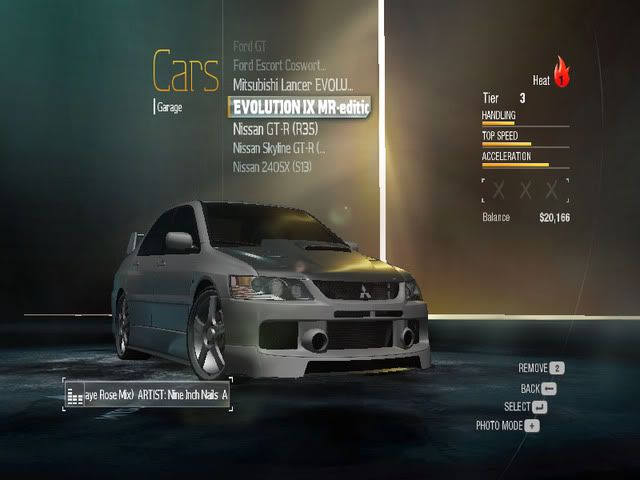Choose the Ford Escort Cosworth entry
This screenshot has width=640, height=480.
[279, 65]
